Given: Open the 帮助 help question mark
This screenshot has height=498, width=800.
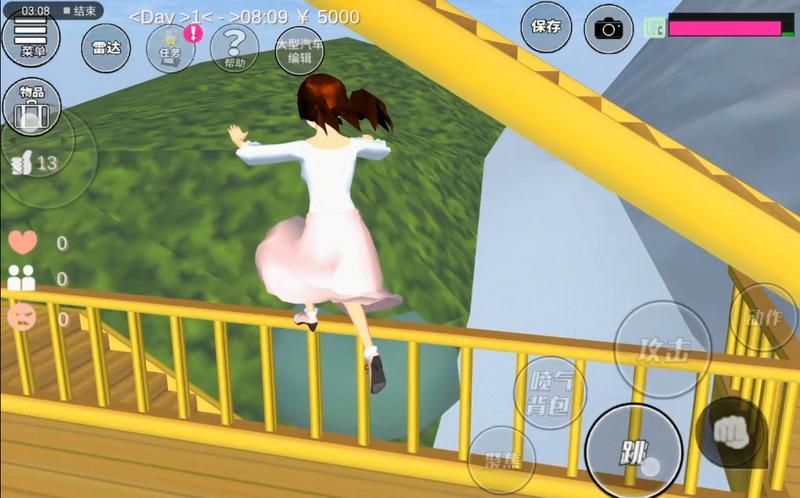Looking at the screenshot, I should [x=234, y=48].
